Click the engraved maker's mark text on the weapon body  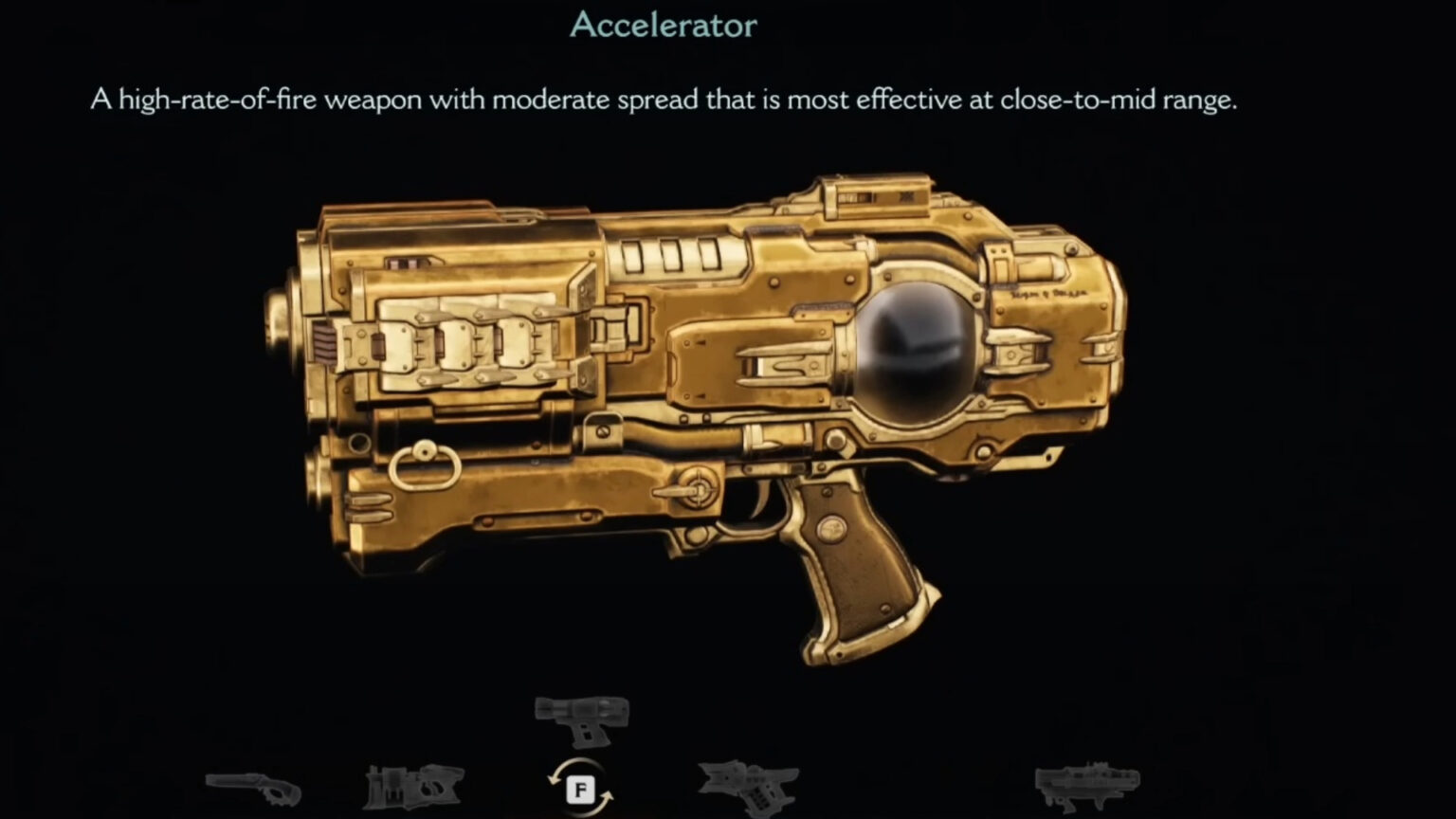(x=1049, y=294)
